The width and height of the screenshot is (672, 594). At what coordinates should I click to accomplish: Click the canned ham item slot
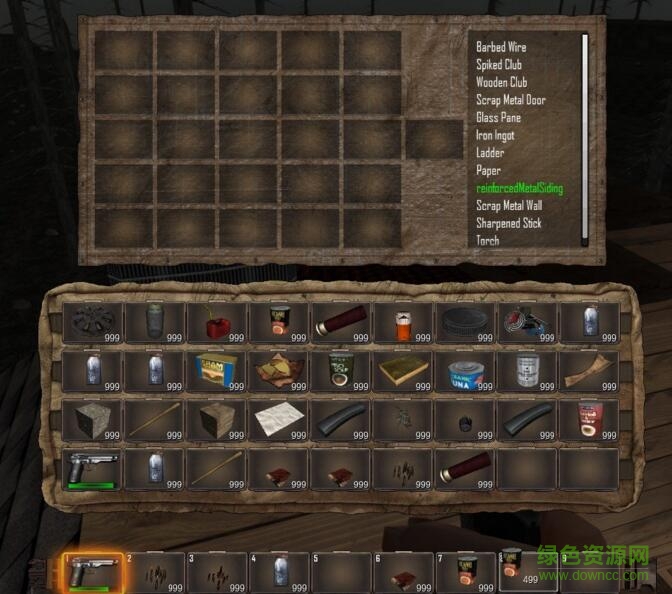[215, 369]
